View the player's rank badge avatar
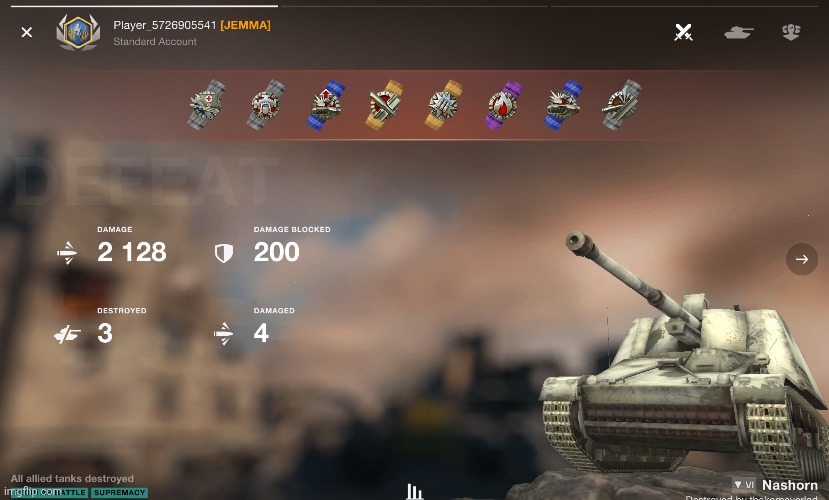Viewport: 829px width, 500px height. [77, 32]
